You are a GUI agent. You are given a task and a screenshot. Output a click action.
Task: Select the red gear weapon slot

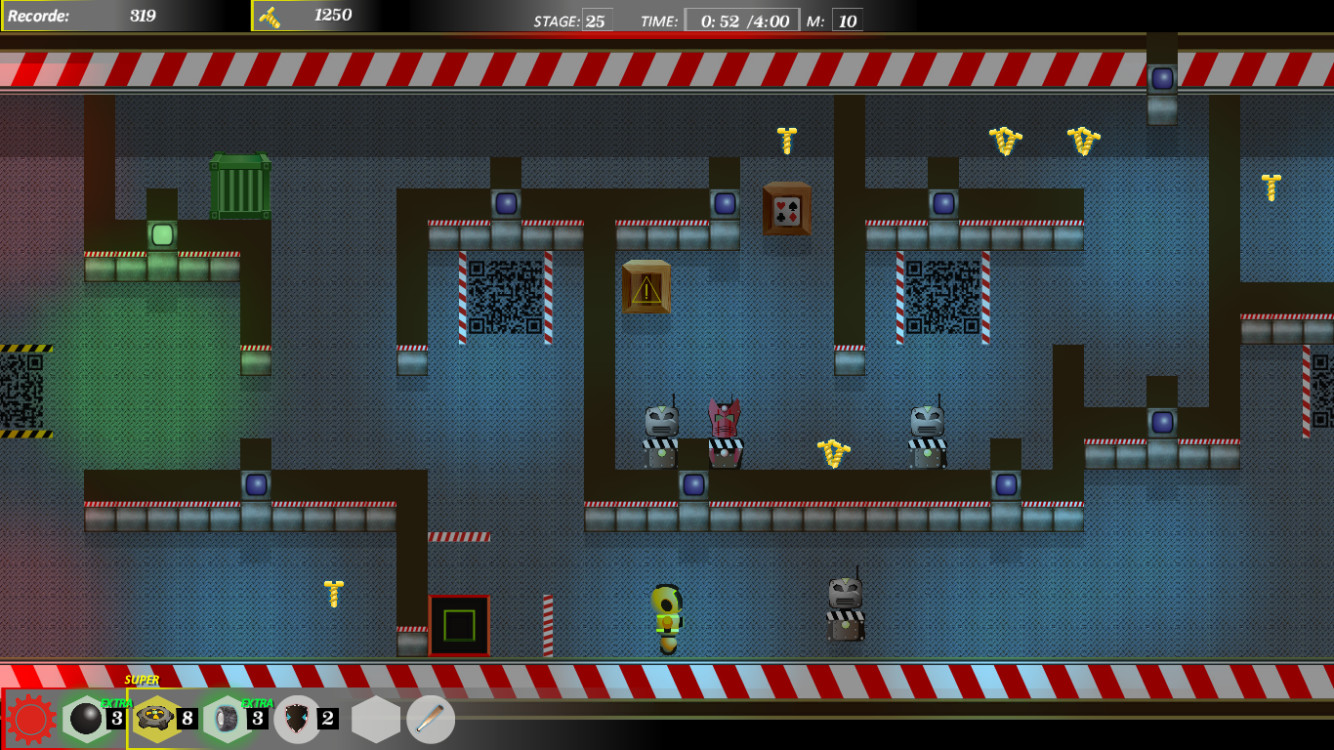(x=33, y=718)
